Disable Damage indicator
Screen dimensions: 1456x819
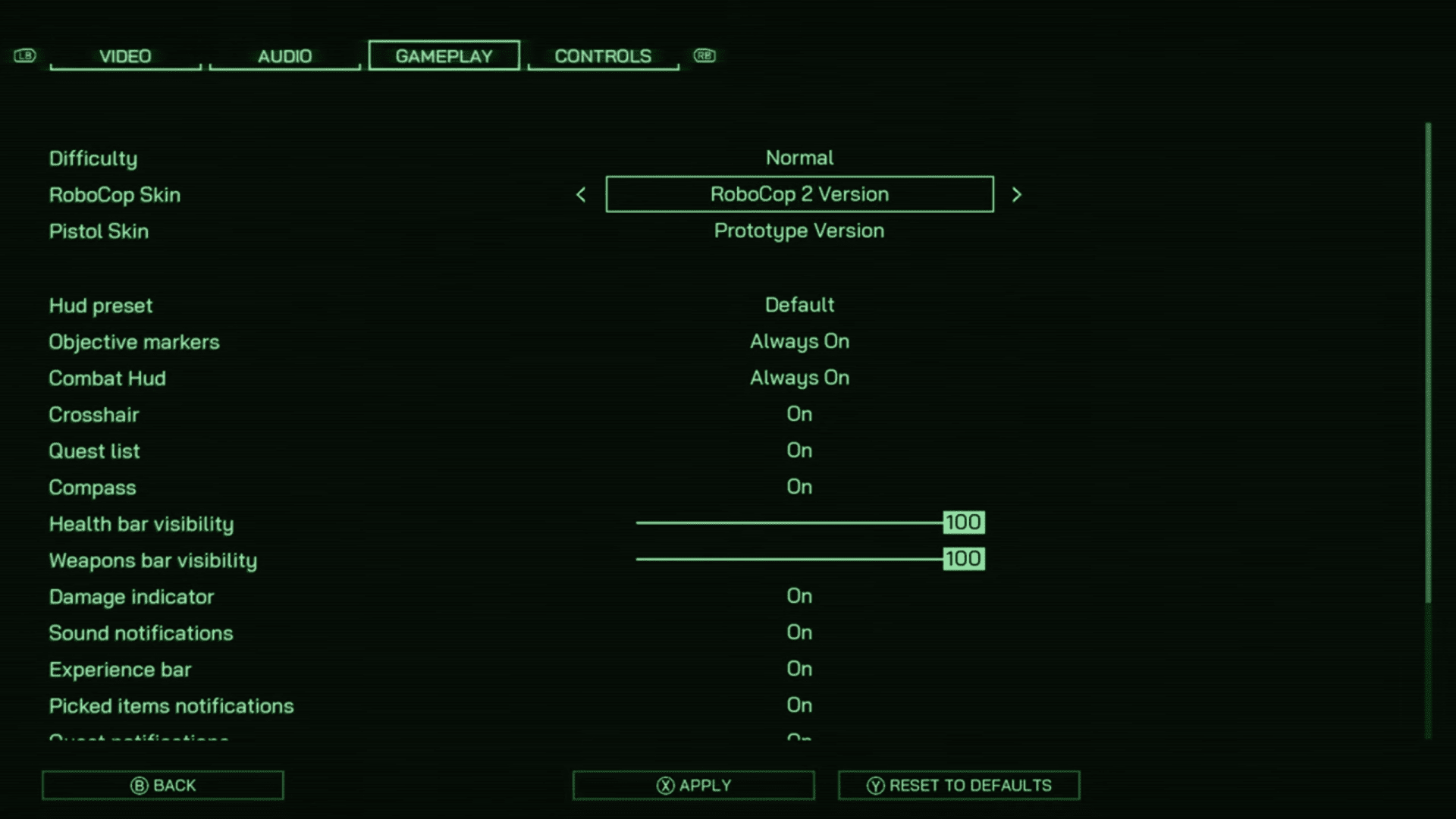click(799, 596)
